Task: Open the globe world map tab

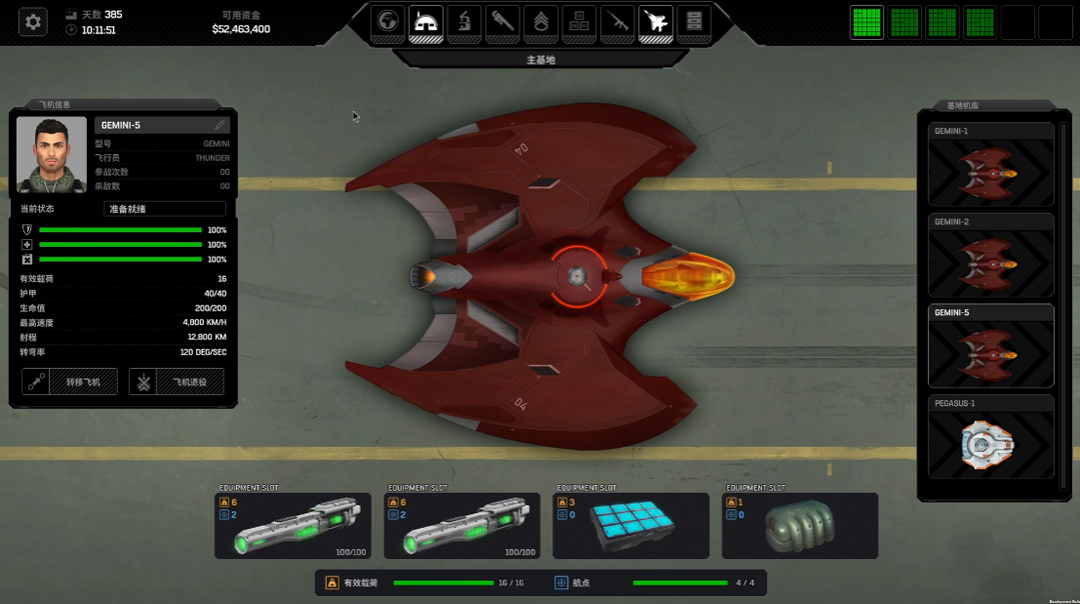Action: click(388, 21)
